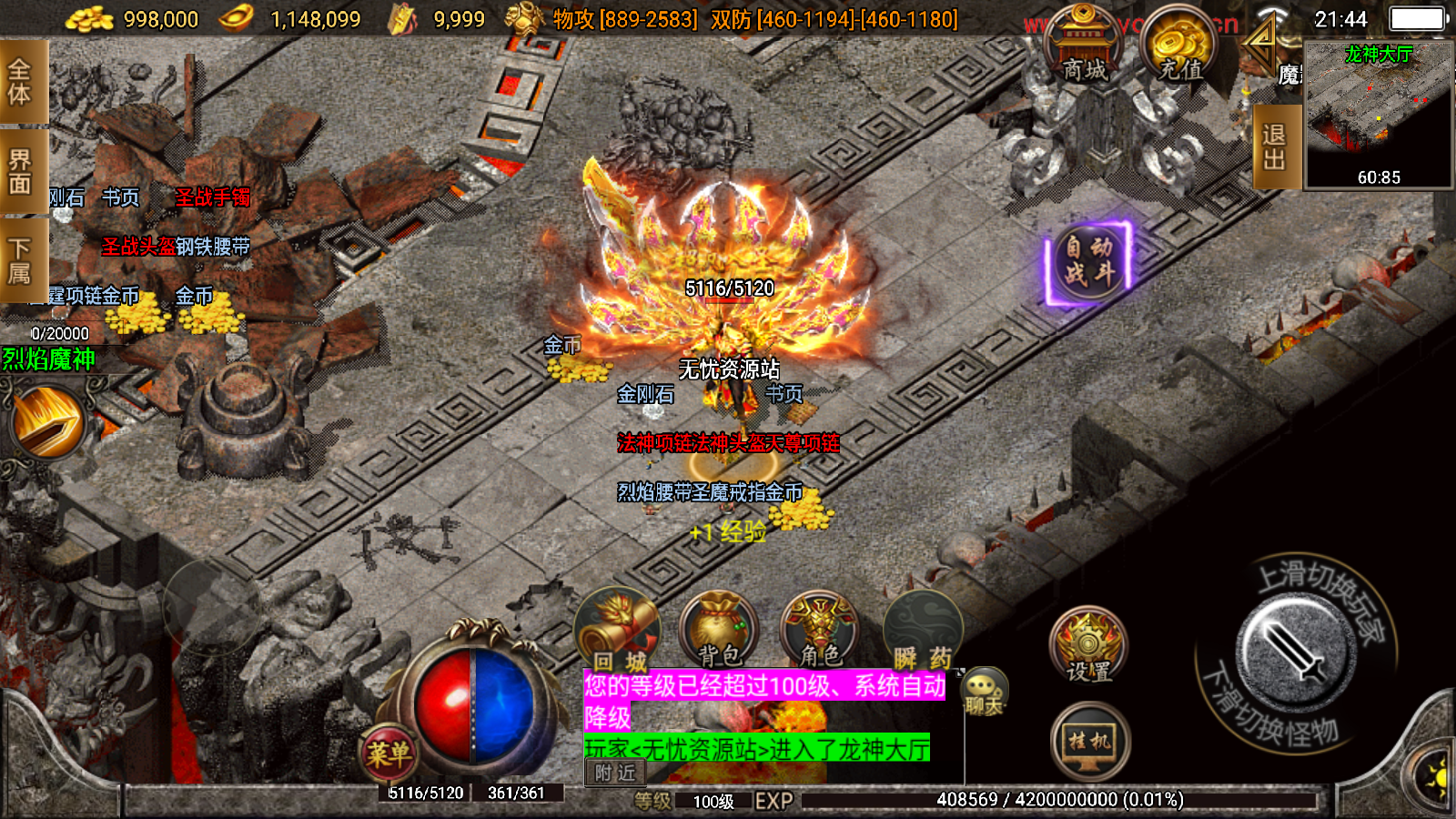The height and width of the screenshot is (819, 1456).
Task: Open the 龙神大厅 minimap
Action: coord(1378,113)
